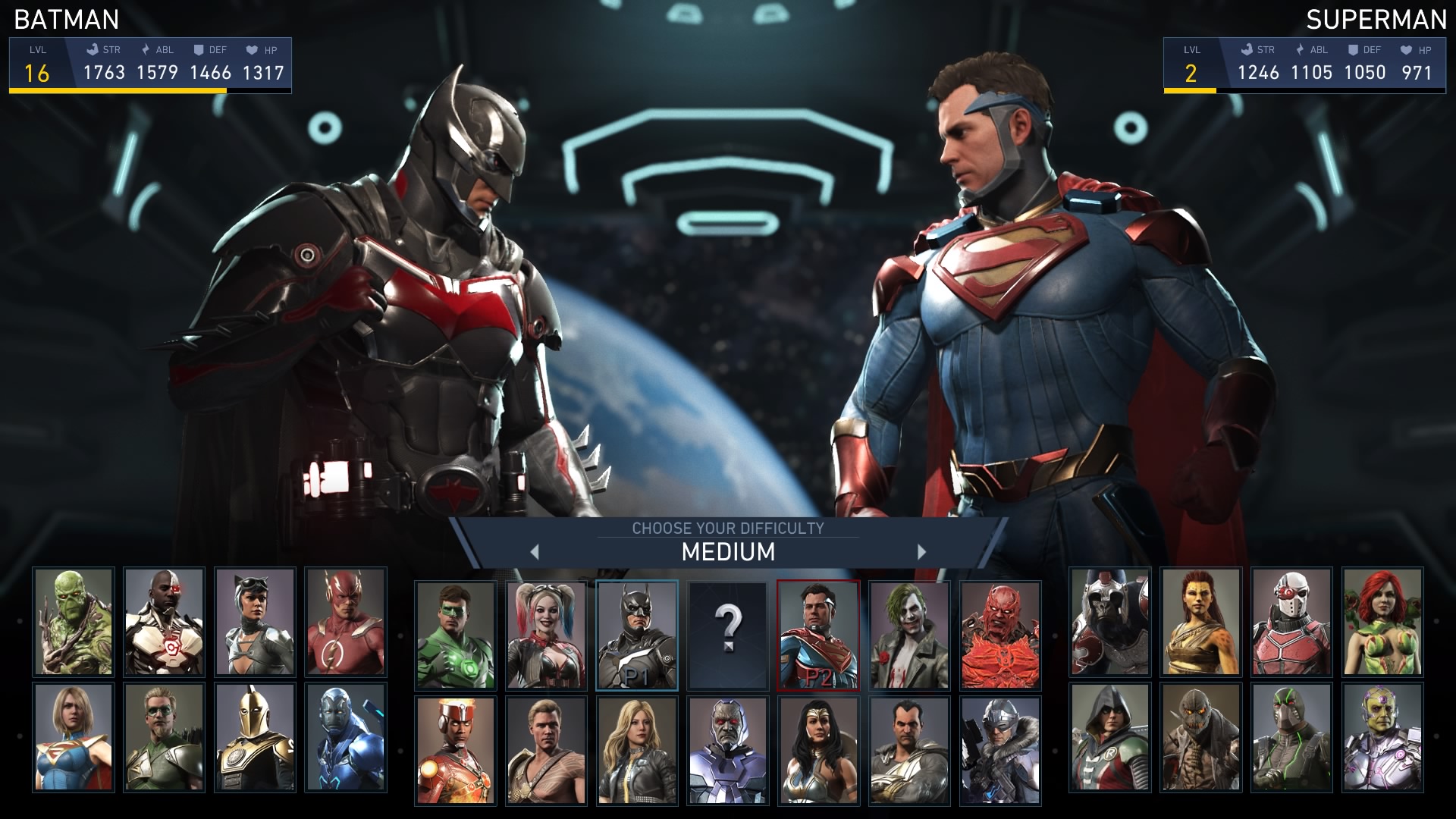
Task: Select the Joker portrait
Action: tap(909, 635)
